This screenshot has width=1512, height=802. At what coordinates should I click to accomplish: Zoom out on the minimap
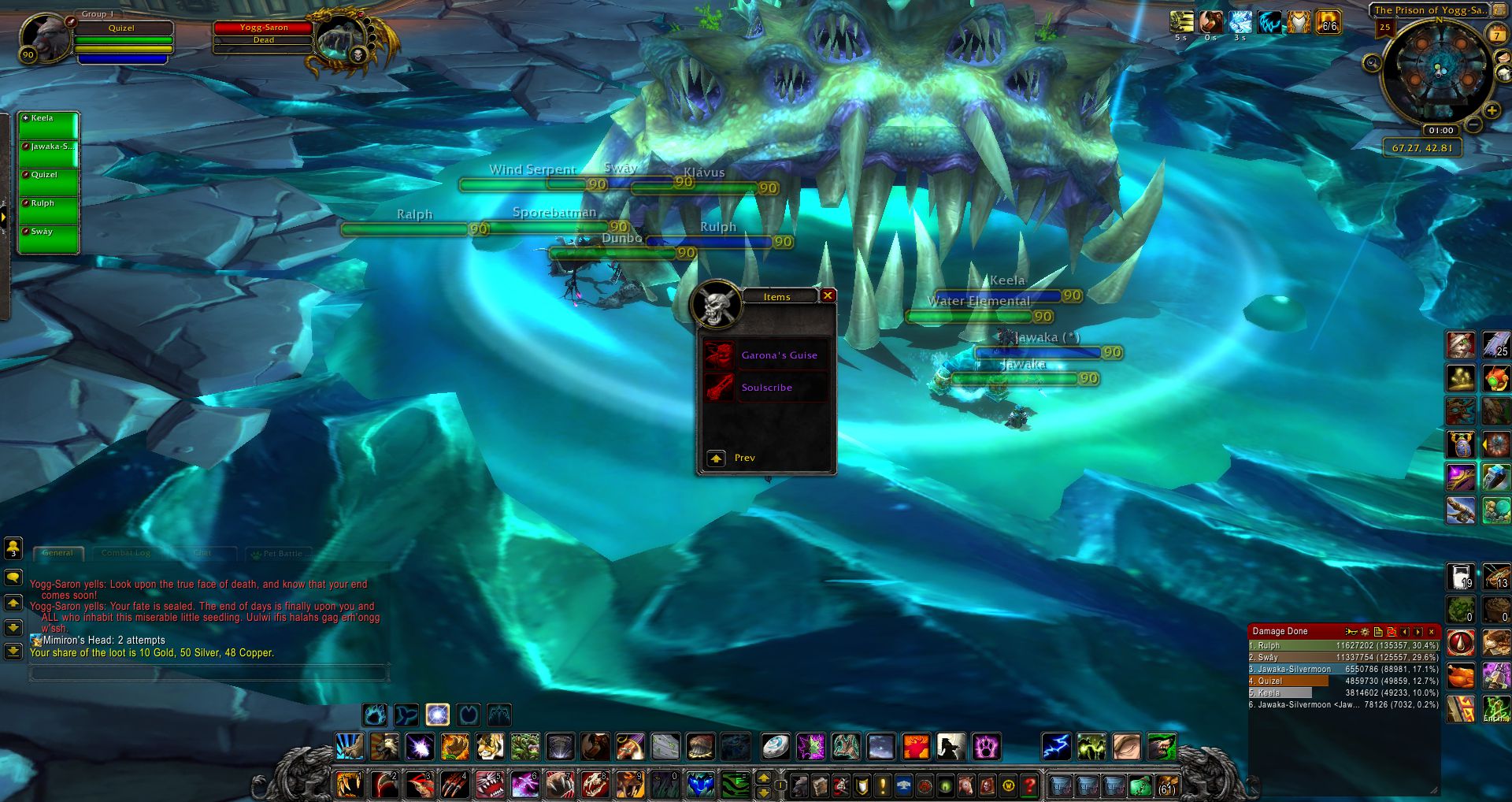(1474, 125)
